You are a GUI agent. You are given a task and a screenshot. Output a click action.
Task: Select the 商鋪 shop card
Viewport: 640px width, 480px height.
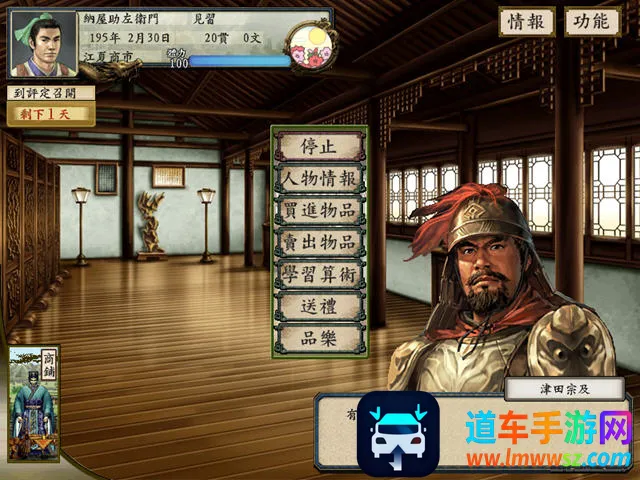click(34, 402)
